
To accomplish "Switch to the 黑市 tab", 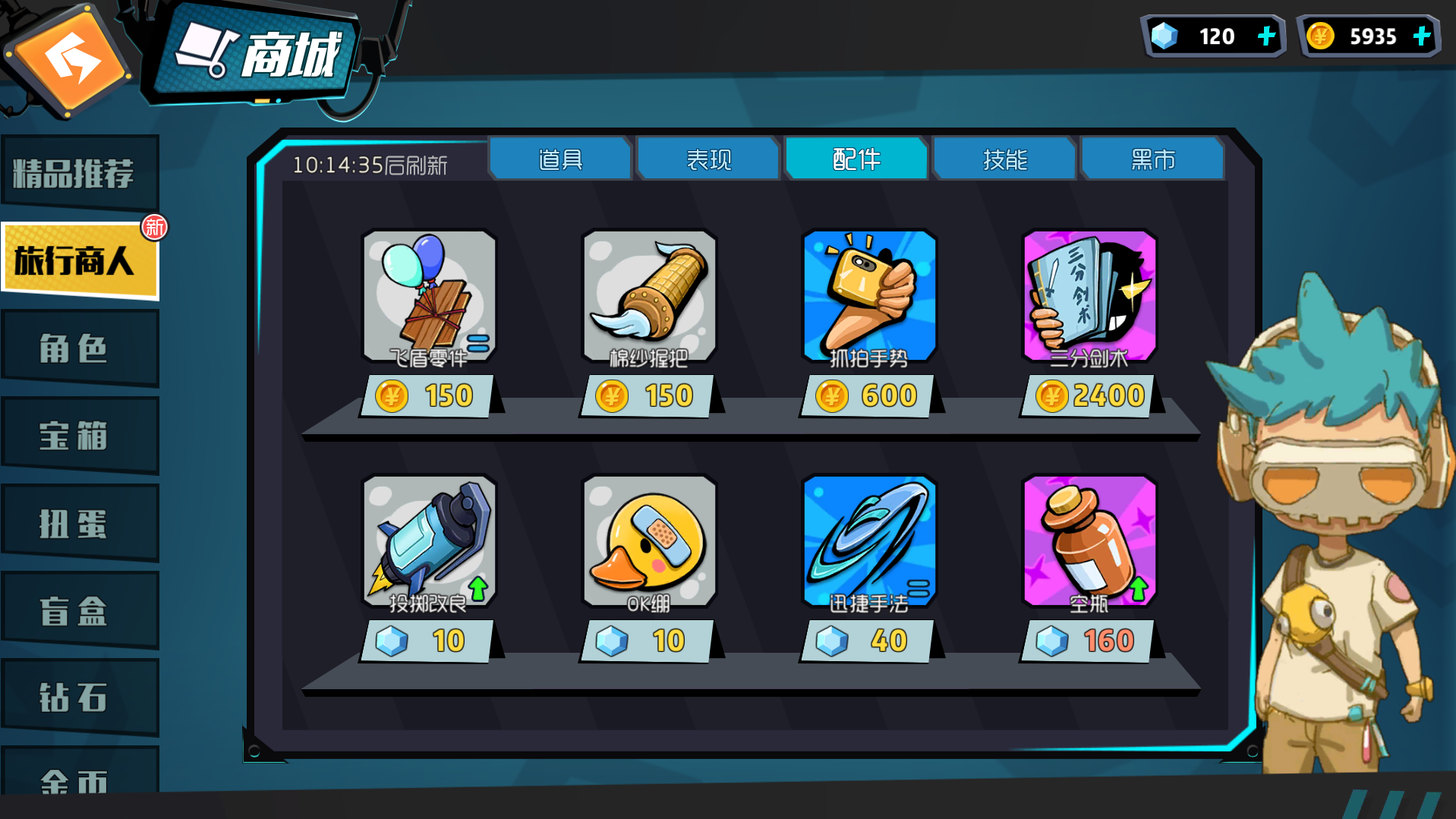I will click(1152, 159).
